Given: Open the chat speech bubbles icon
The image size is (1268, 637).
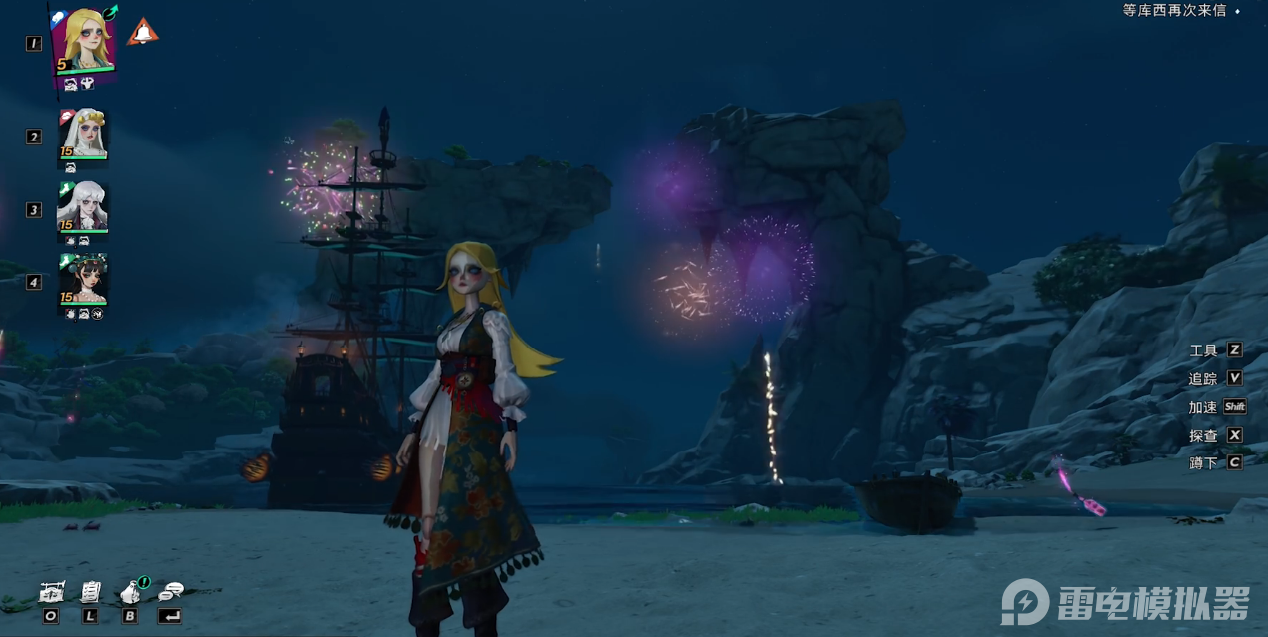Looking at the screenshot, I should click(171, 592).
